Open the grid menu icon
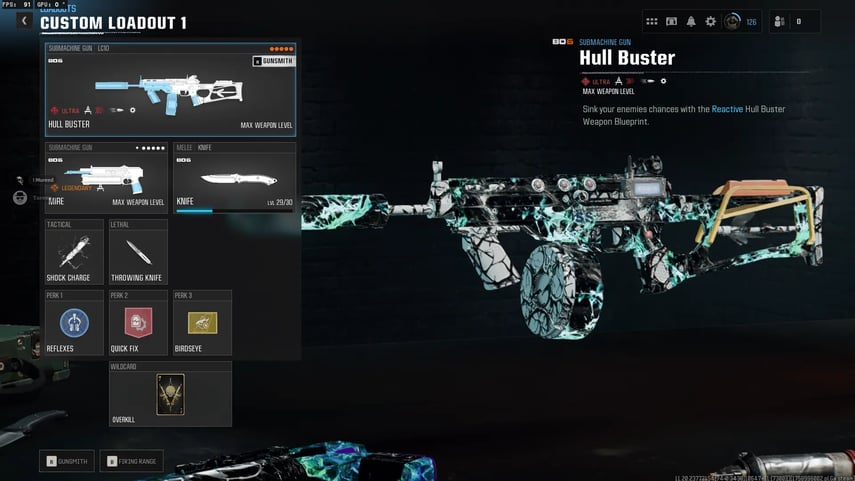The width and height of the screenshot is (855, 481). click(x=652, y=21)
